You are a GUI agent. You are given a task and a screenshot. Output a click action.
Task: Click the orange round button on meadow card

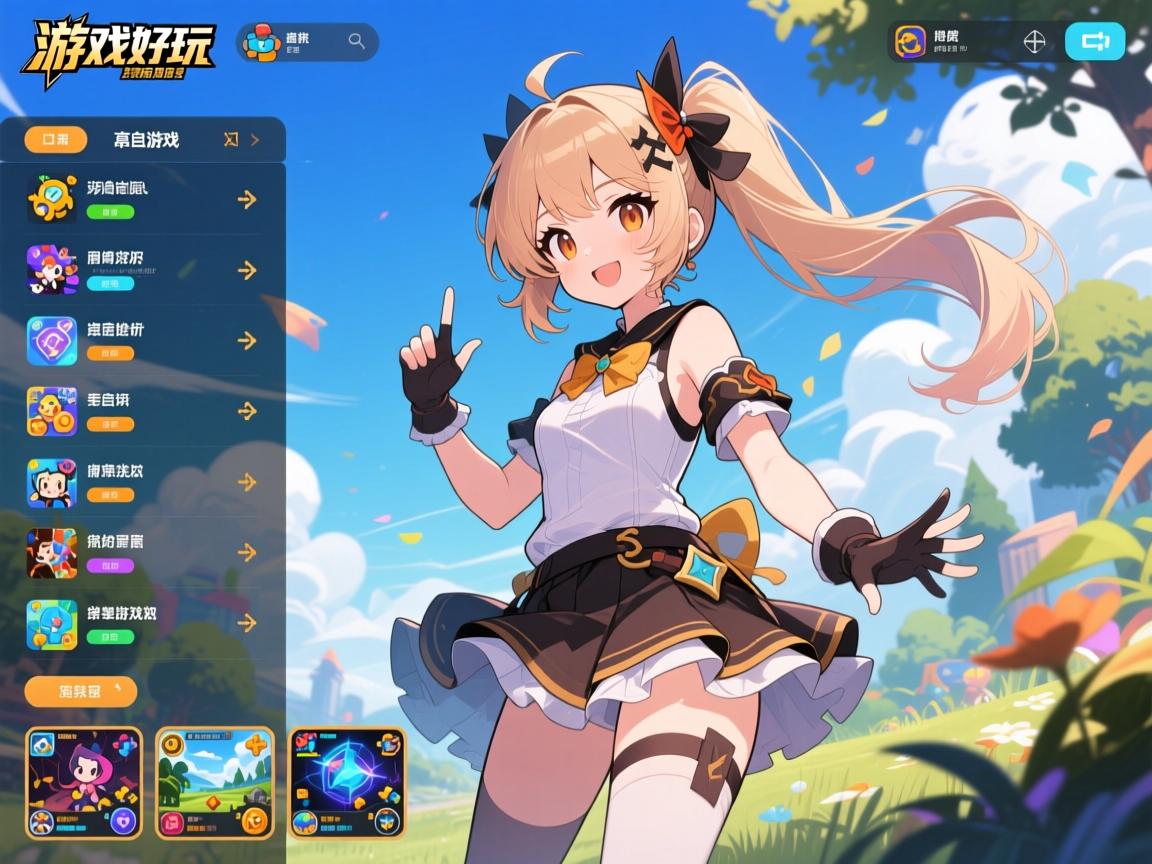(255, 822)
